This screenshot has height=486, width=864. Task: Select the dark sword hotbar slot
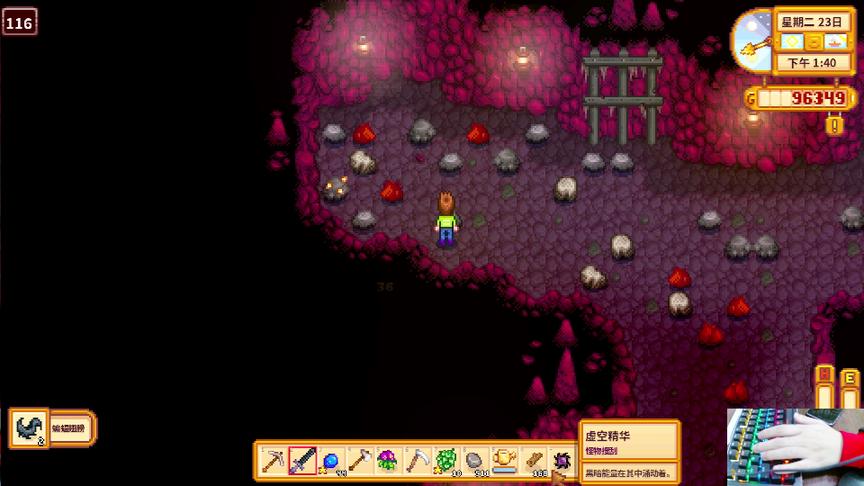pos(302,461)
